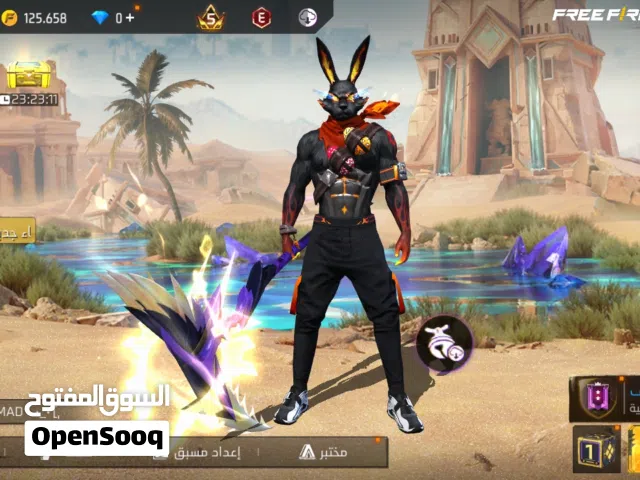640x480 pixels.
Task: Open the مختبر (Lab) button
Action: click(322, 452)
